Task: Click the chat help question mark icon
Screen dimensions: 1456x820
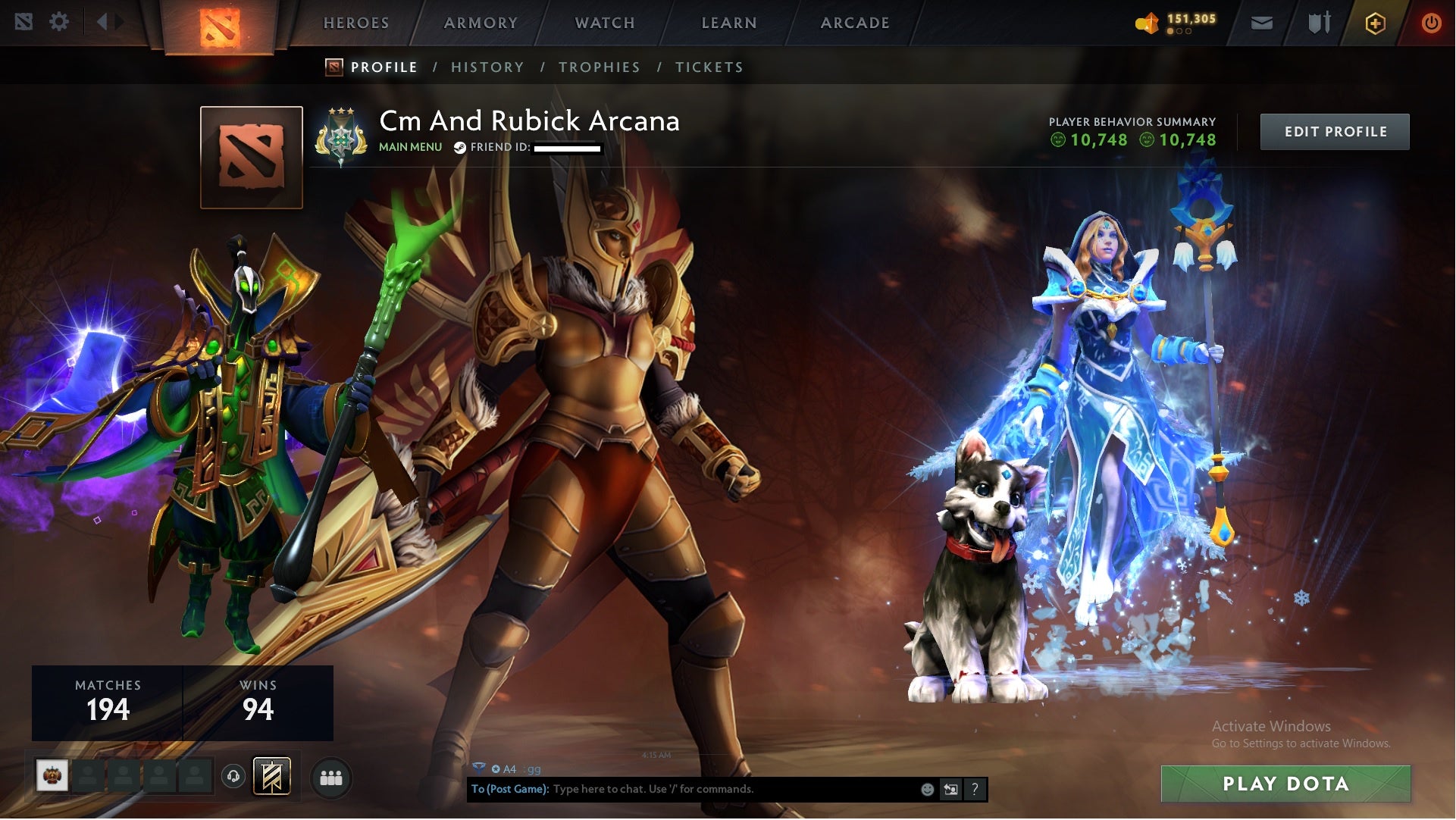Action: [x=975, y=789]
